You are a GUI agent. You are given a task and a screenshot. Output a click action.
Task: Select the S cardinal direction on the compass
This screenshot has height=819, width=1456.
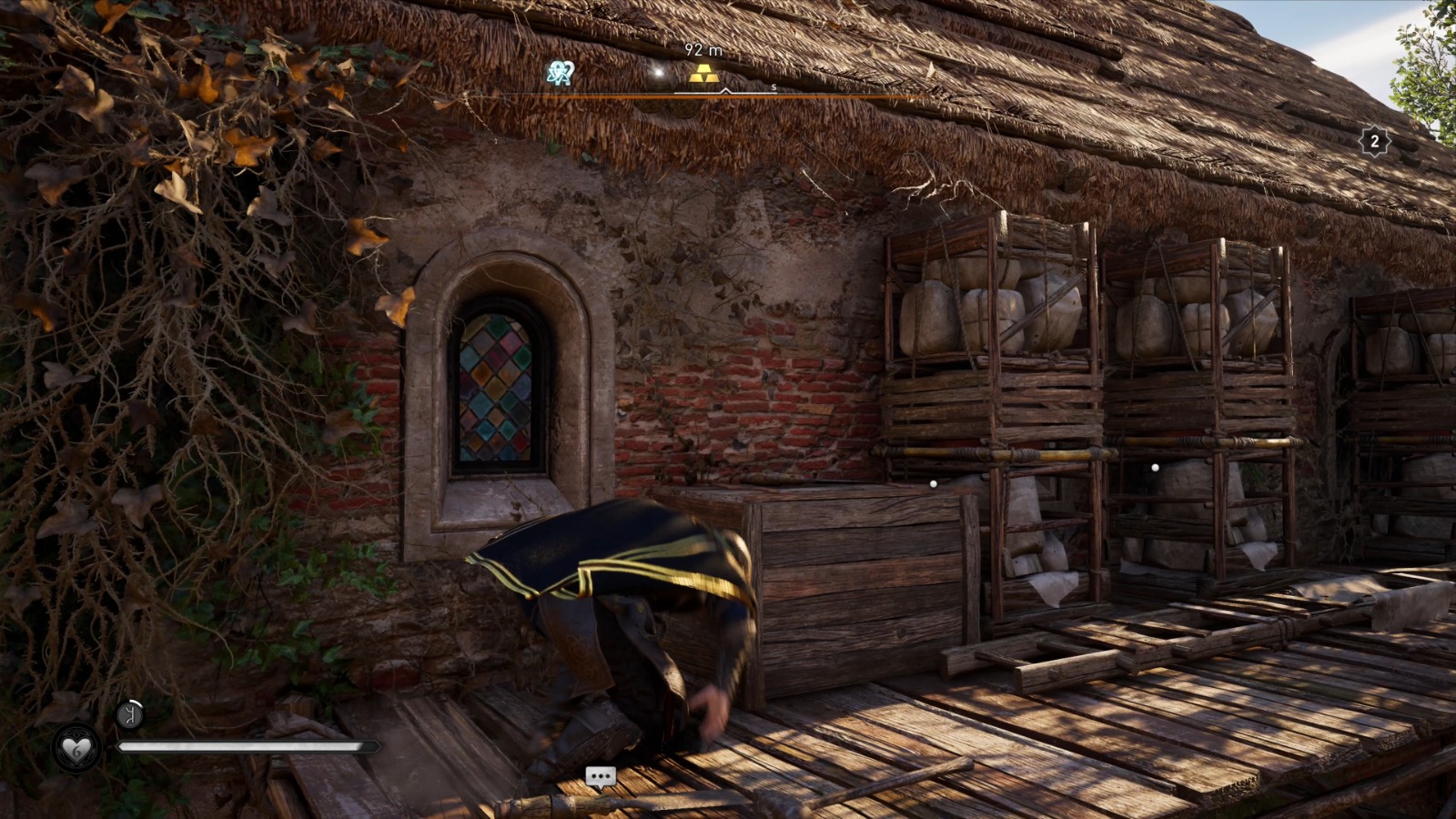click(x=773, y=88)
